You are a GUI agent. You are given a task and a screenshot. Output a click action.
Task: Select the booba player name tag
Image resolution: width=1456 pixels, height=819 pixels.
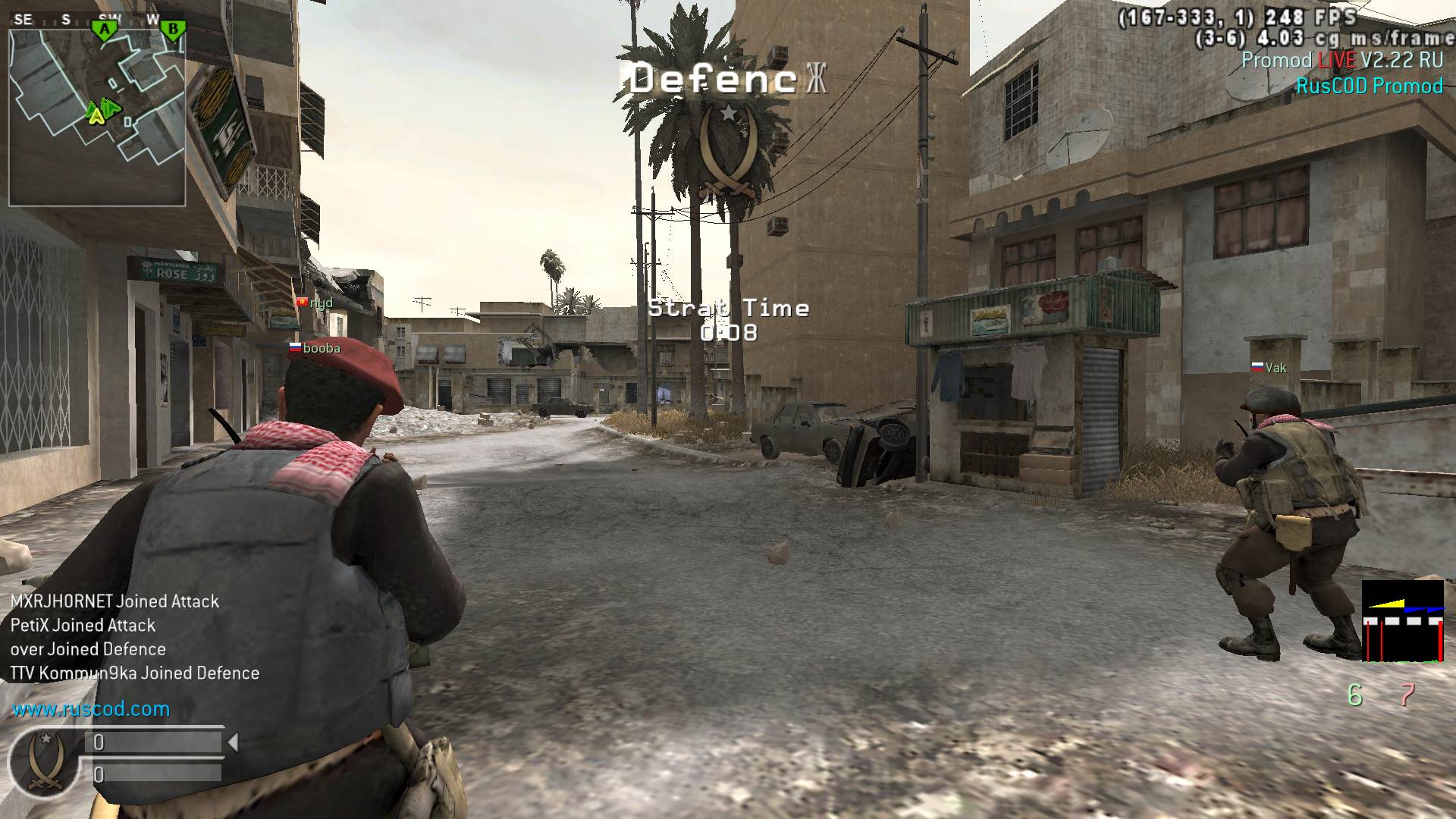click(x=315, y=348)
